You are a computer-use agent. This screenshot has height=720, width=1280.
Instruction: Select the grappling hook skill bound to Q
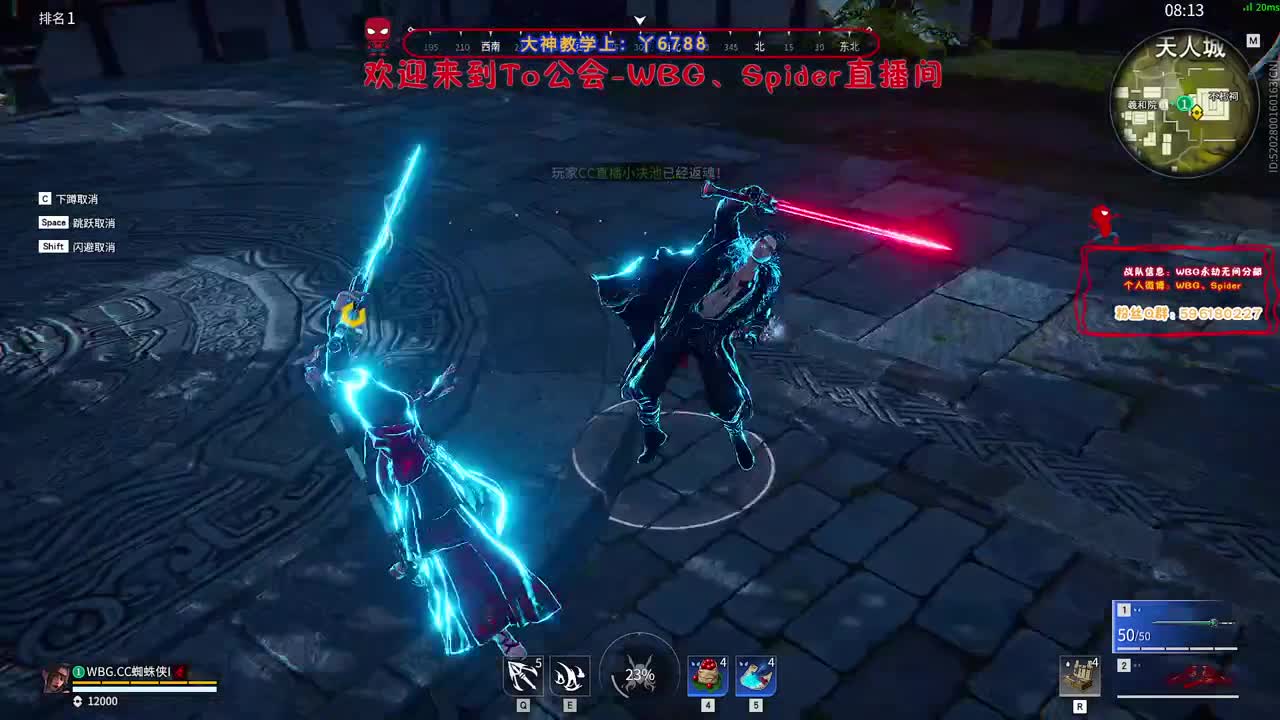point(522,675)
